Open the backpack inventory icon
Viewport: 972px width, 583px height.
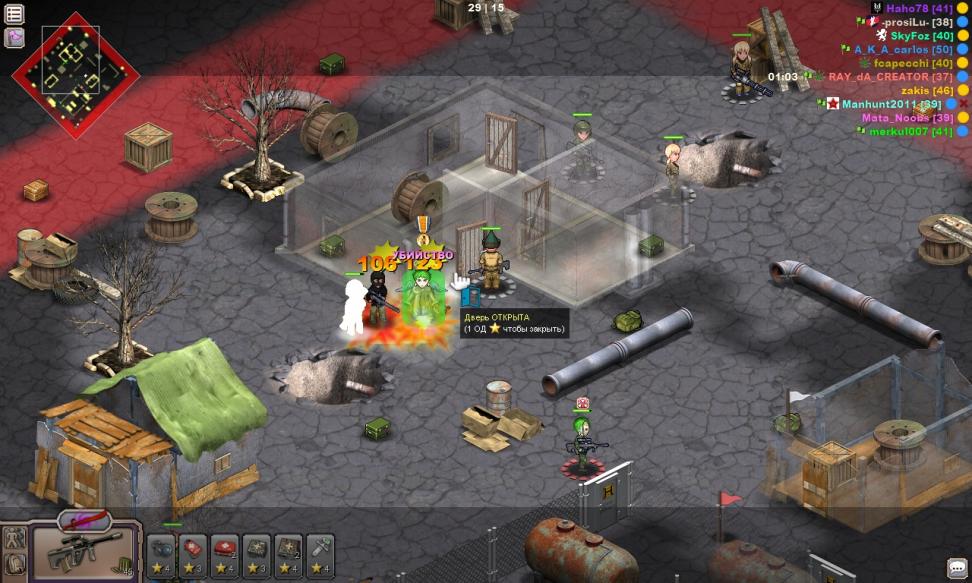pyautogui.click(x=14, y=563)
